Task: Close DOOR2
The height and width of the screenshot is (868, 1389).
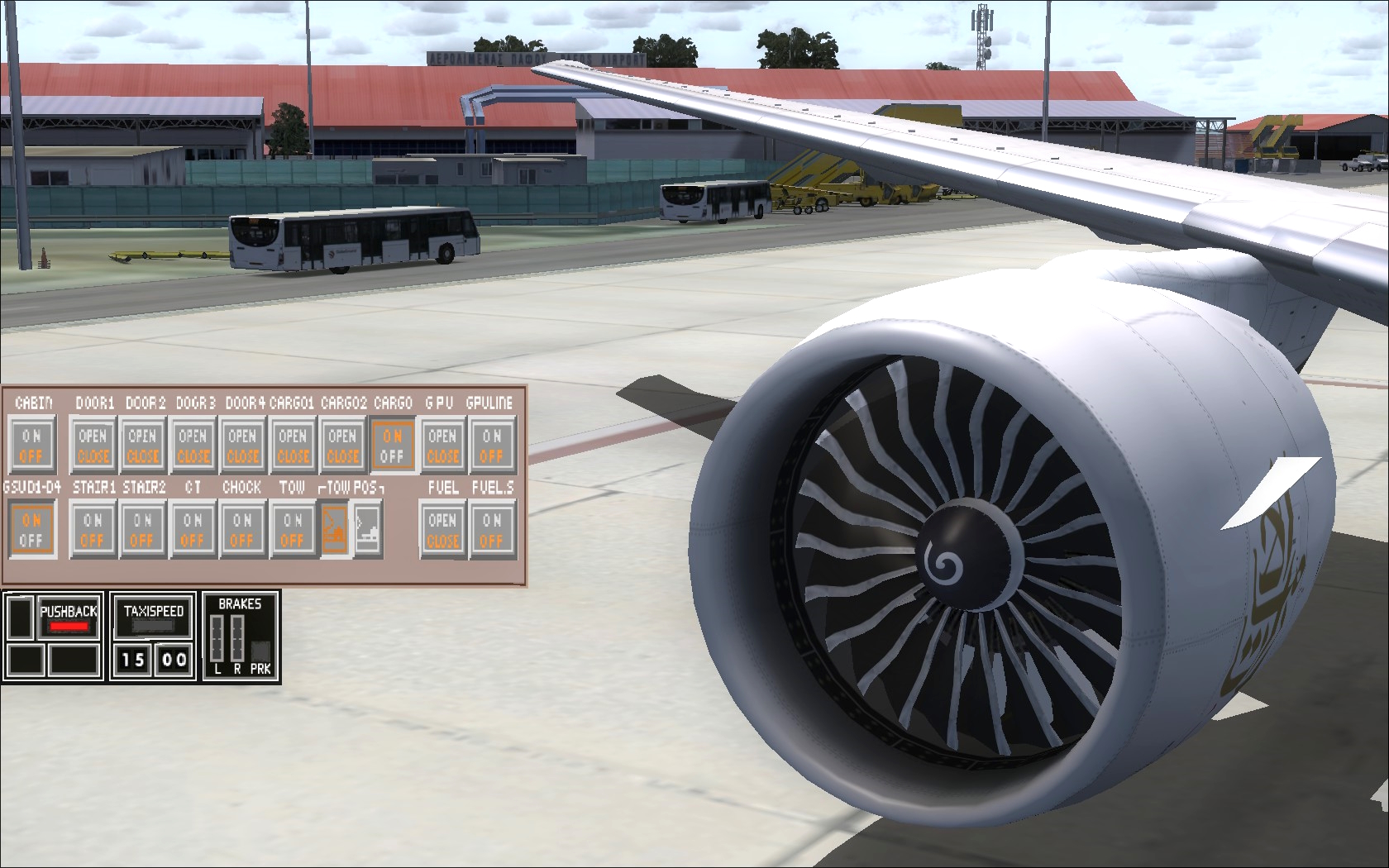Action: point(142,455)
